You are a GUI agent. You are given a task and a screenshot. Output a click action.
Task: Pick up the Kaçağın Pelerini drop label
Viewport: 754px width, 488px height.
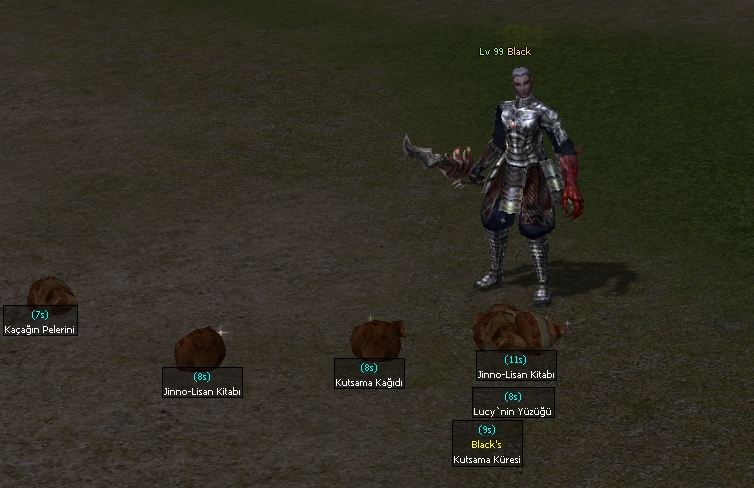40,329
